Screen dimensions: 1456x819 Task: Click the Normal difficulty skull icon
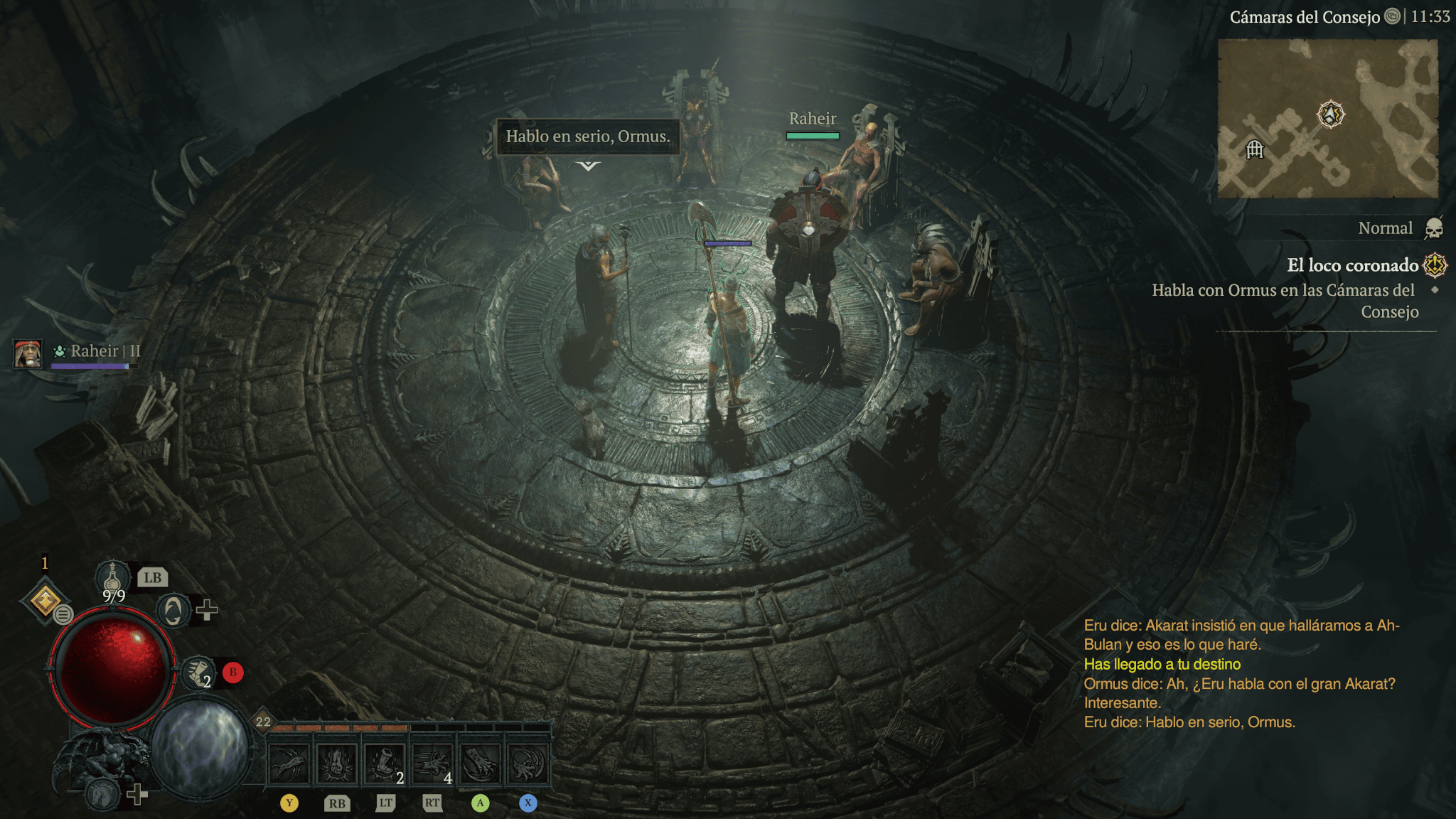pyautogui.click(x=1434, y=228)
